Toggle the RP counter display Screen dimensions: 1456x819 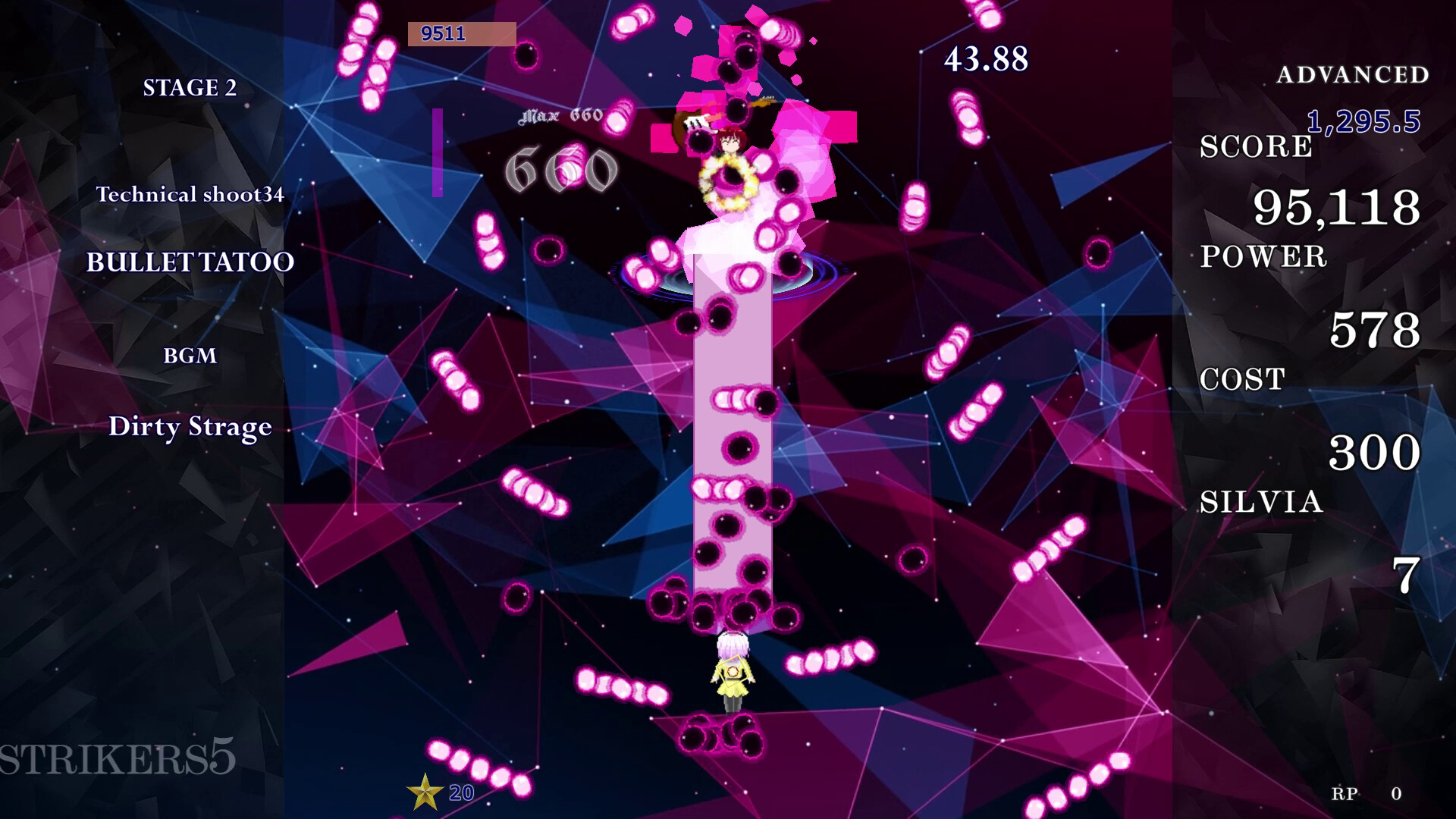pos(1343,795)
